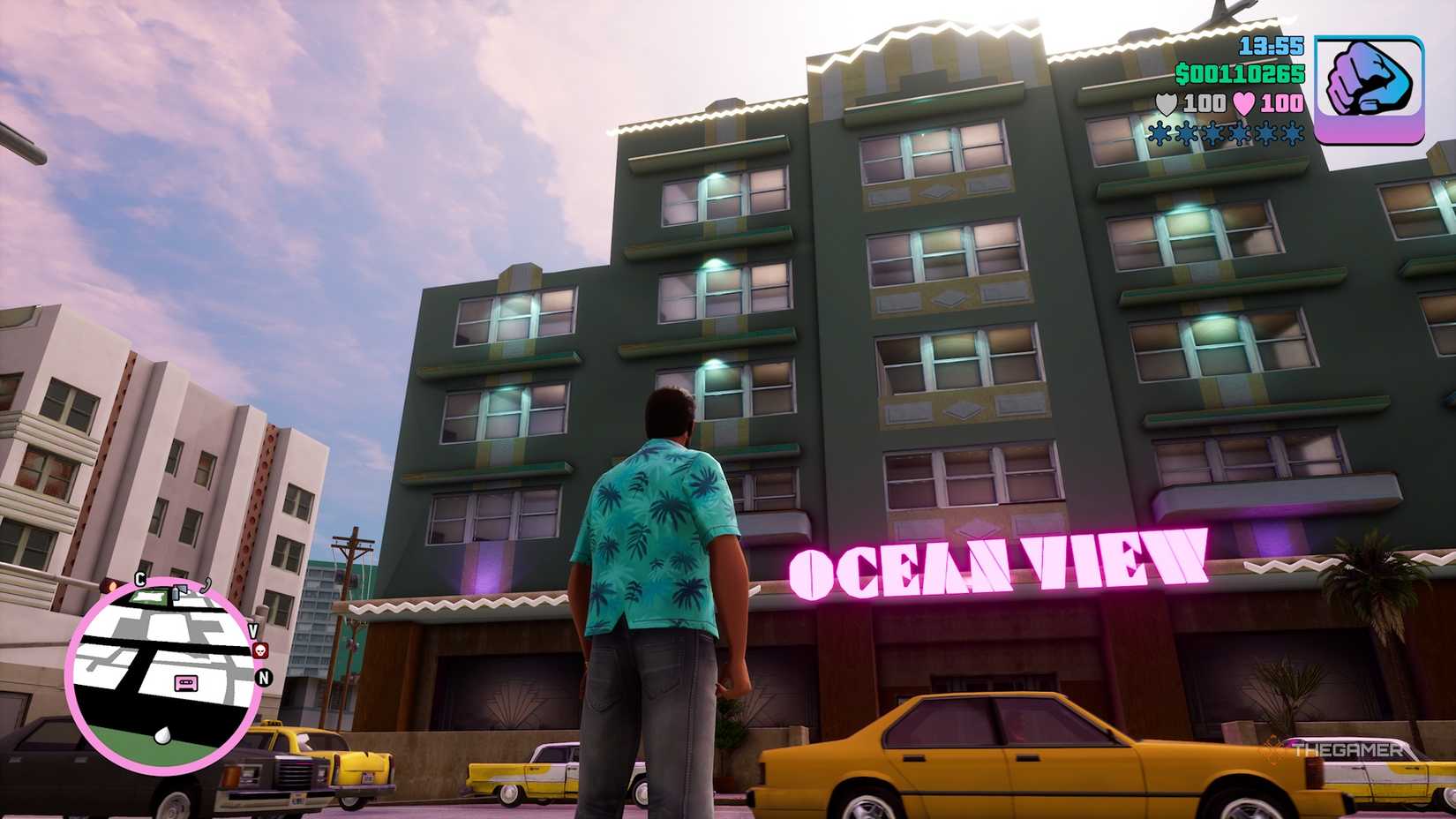Select the first wanted-level star
This screenshot has height=819, width=1456.
[1160, 134]
